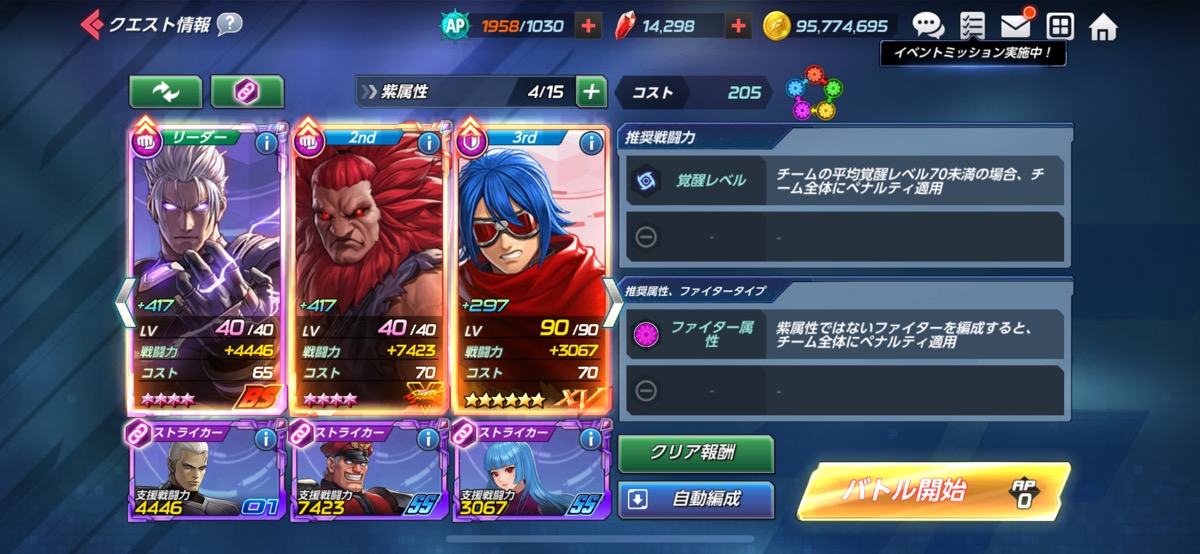Select the blue-haired 3rd fighter card

[x=532, y=260]
